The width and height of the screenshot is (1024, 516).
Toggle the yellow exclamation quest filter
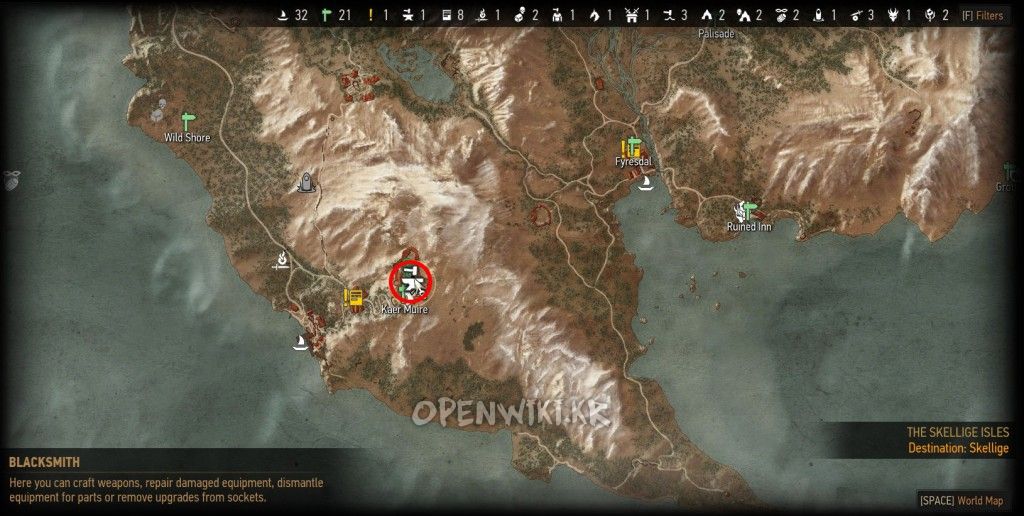click(371, 15)
